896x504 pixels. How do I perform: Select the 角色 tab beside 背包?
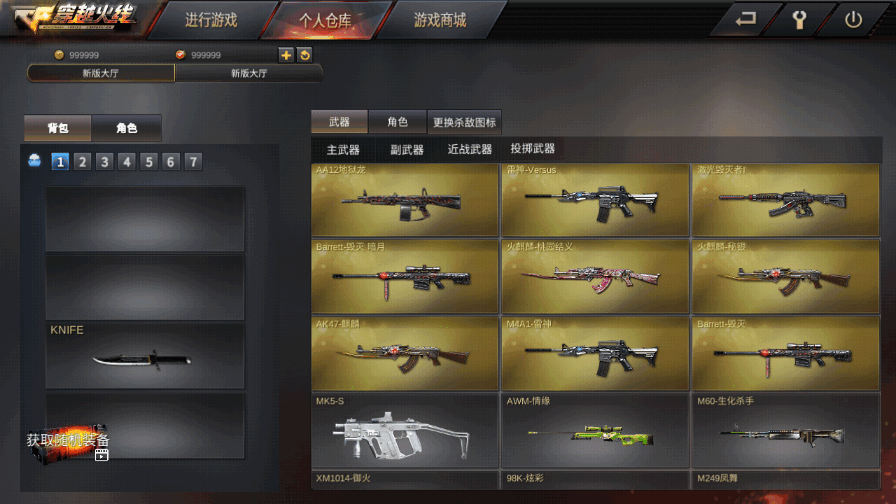click(x=126, y=128)
